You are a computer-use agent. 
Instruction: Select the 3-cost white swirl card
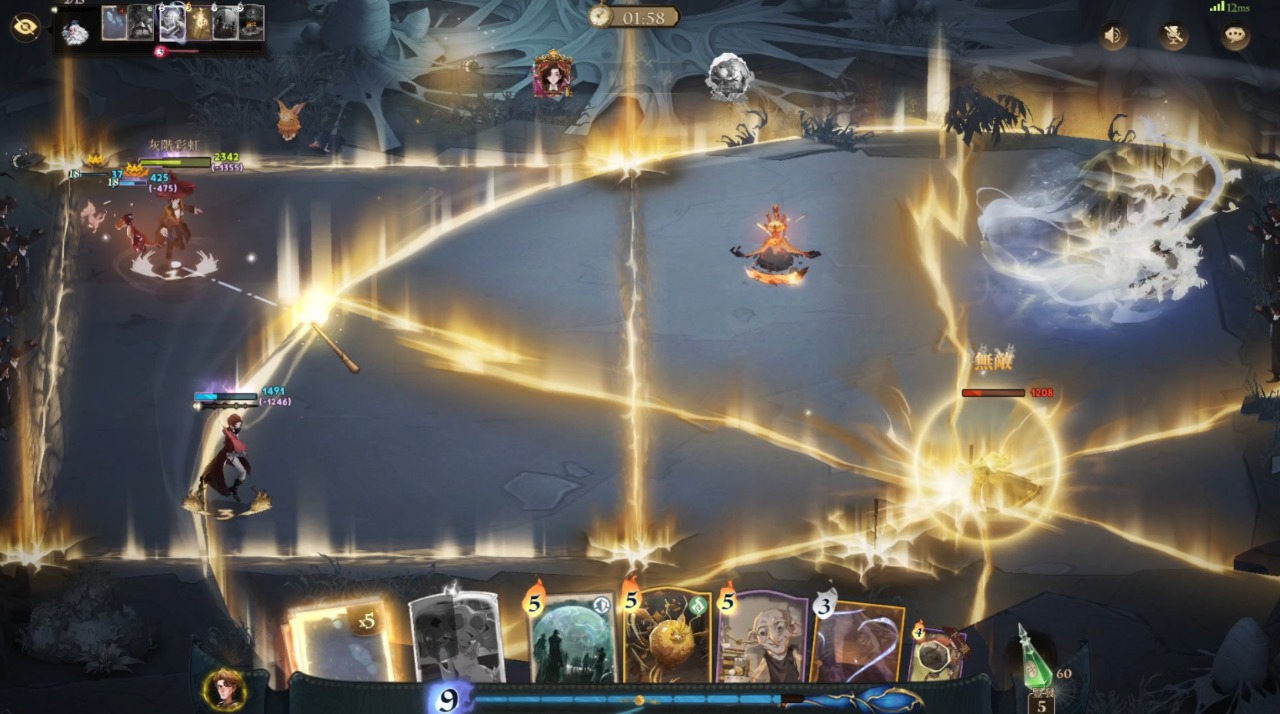pos(856,640)
